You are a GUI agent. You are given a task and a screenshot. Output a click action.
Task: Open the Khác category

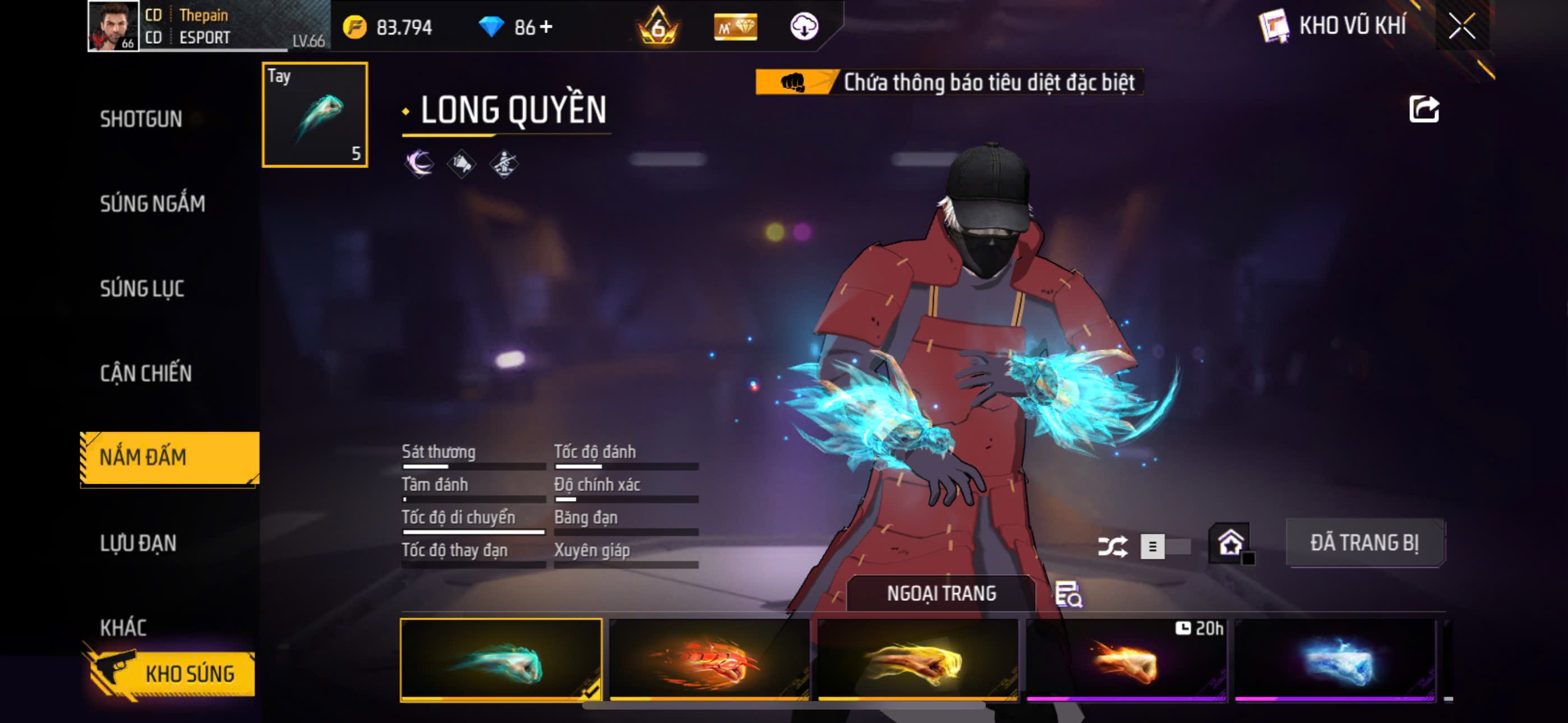pos(123,628)
